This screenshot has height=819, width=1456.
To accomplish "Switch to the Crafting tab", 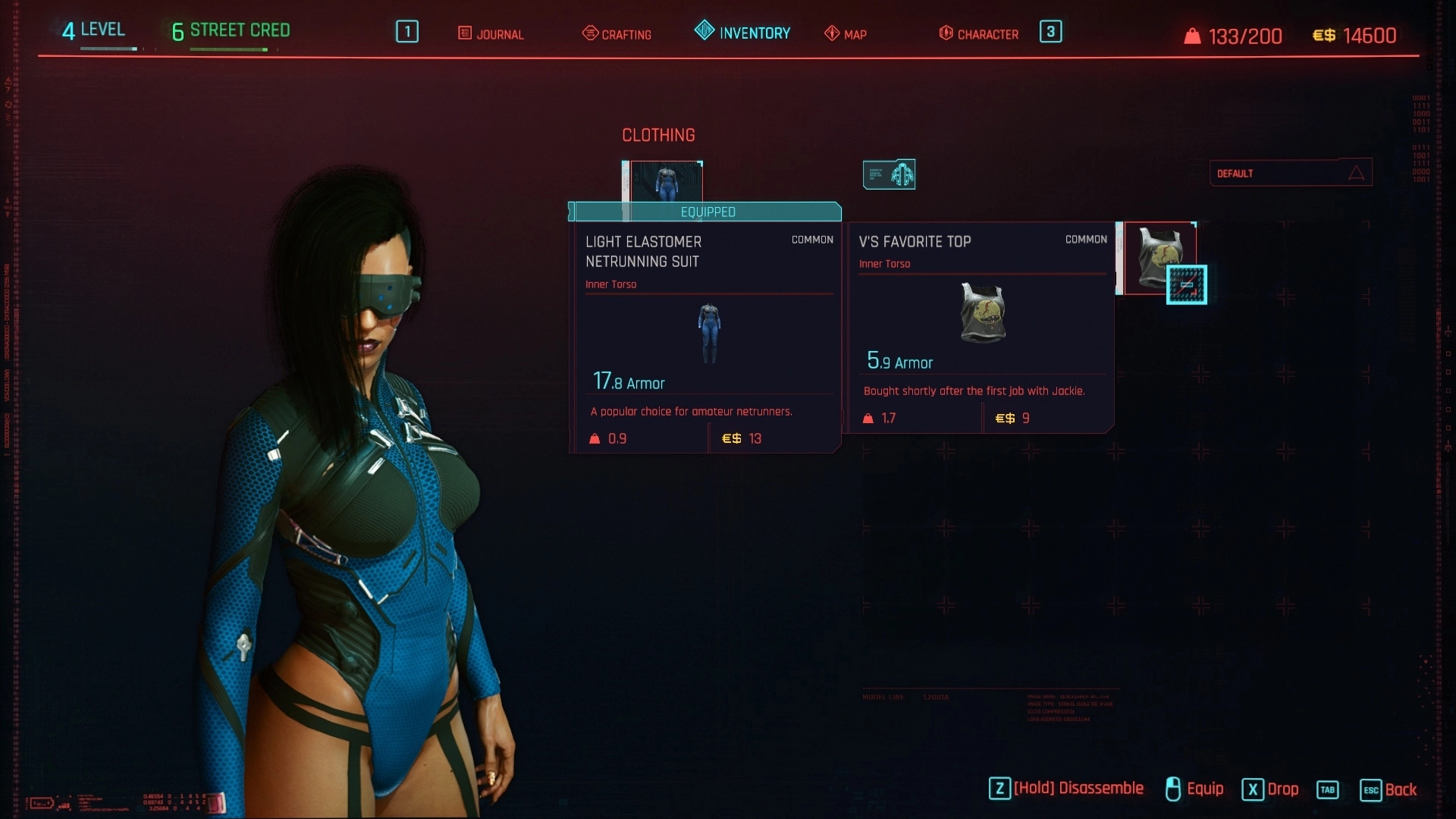I will click(x=617, y=34).
